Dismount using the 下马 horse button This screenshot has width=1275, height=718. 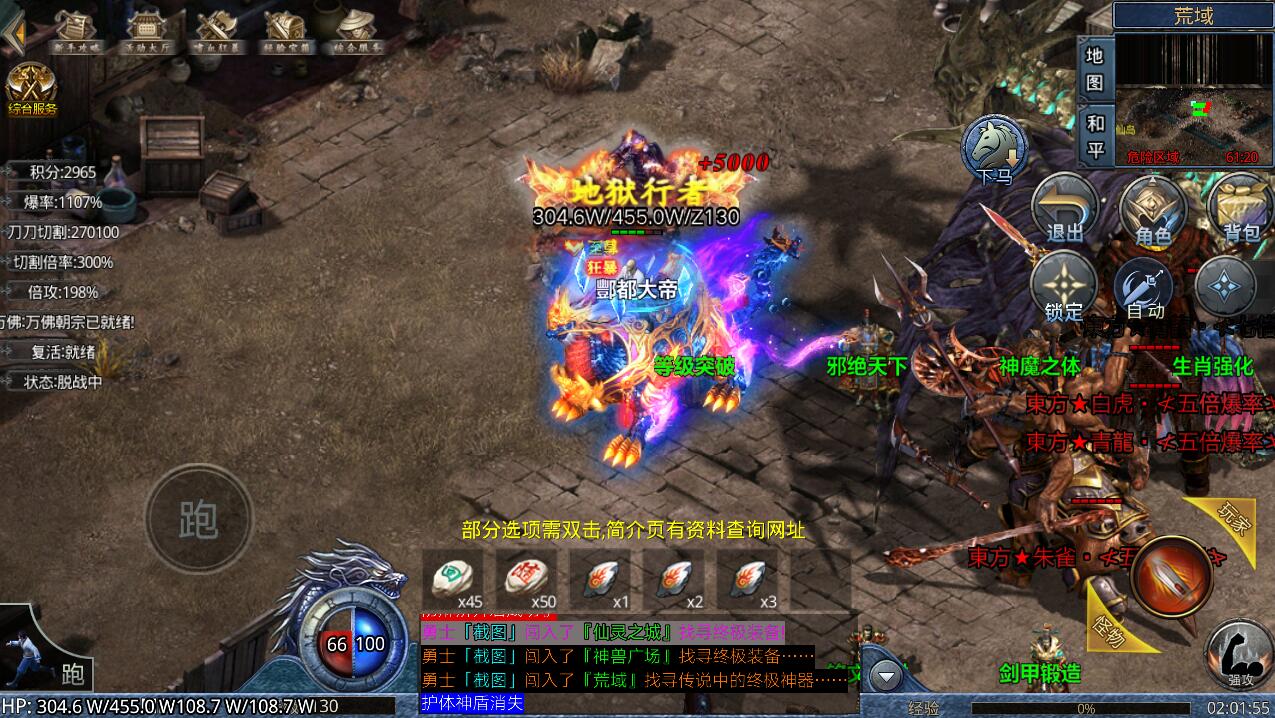pyautogui.click(x=995, y=150)
